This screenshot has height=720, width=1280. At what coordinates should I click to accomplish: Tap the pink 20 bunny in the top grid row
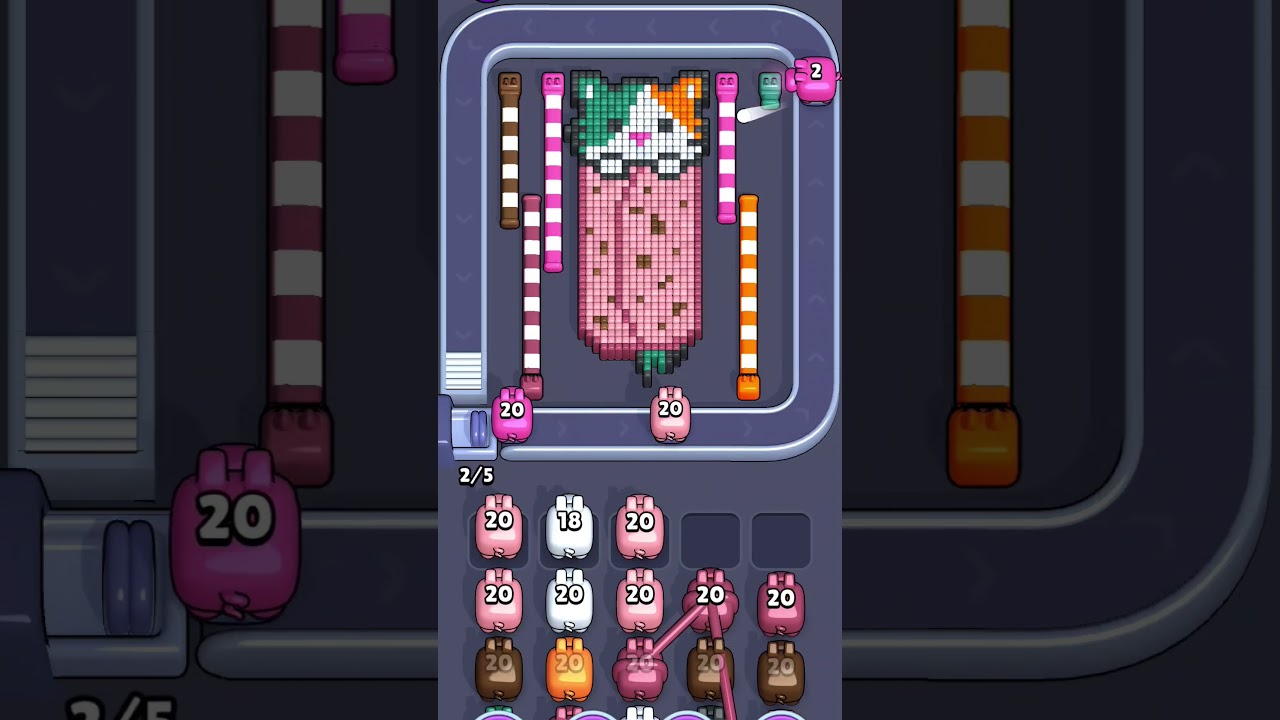pyautogui.click(x=500, y=525)
